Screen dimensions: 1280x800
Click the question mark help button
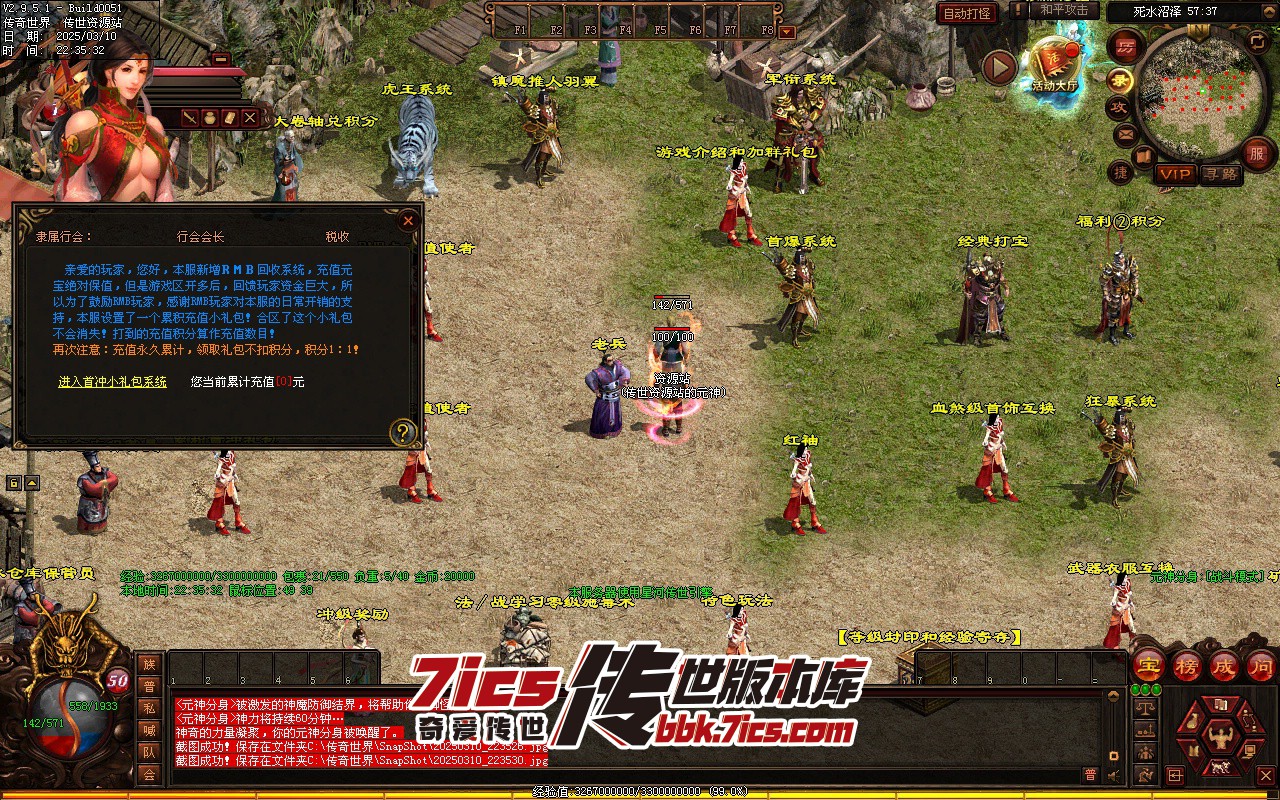tap(403, 432)
